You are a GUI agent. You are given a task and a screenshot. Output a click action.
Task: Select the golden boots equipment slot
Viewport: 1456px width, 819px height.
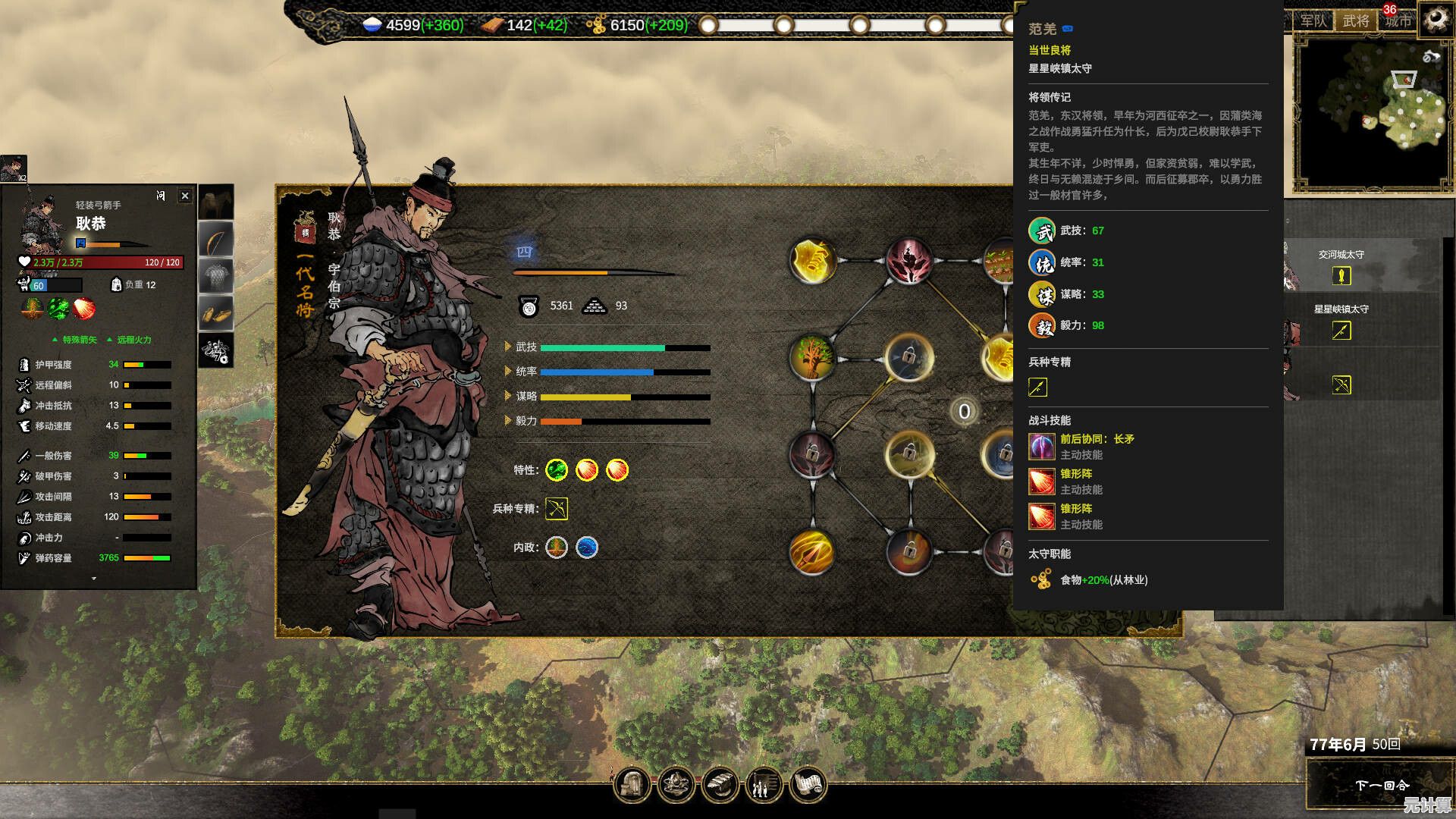(x=216, y=313)
